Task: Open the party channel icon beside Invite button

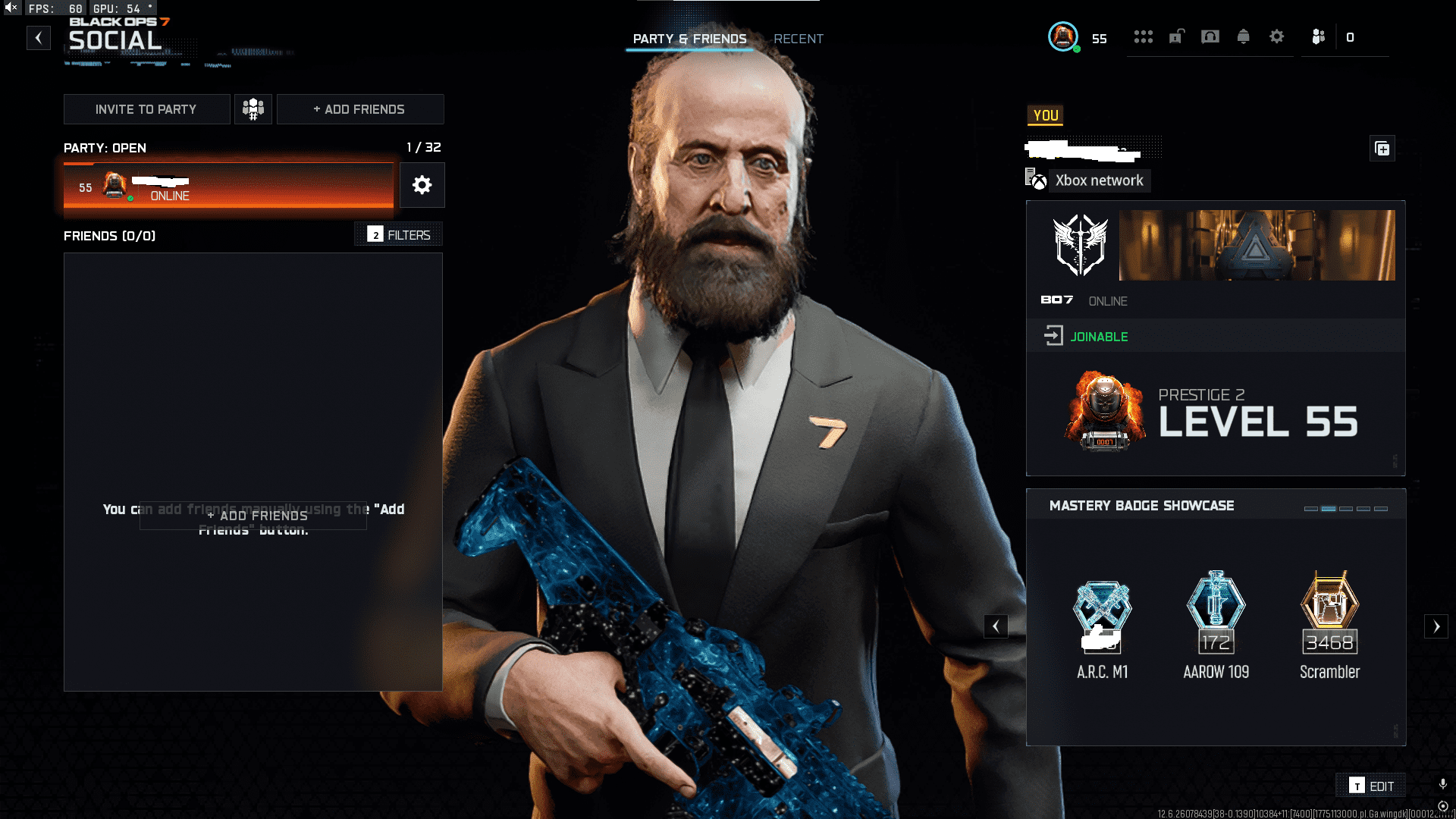Action: pos(253,108)
